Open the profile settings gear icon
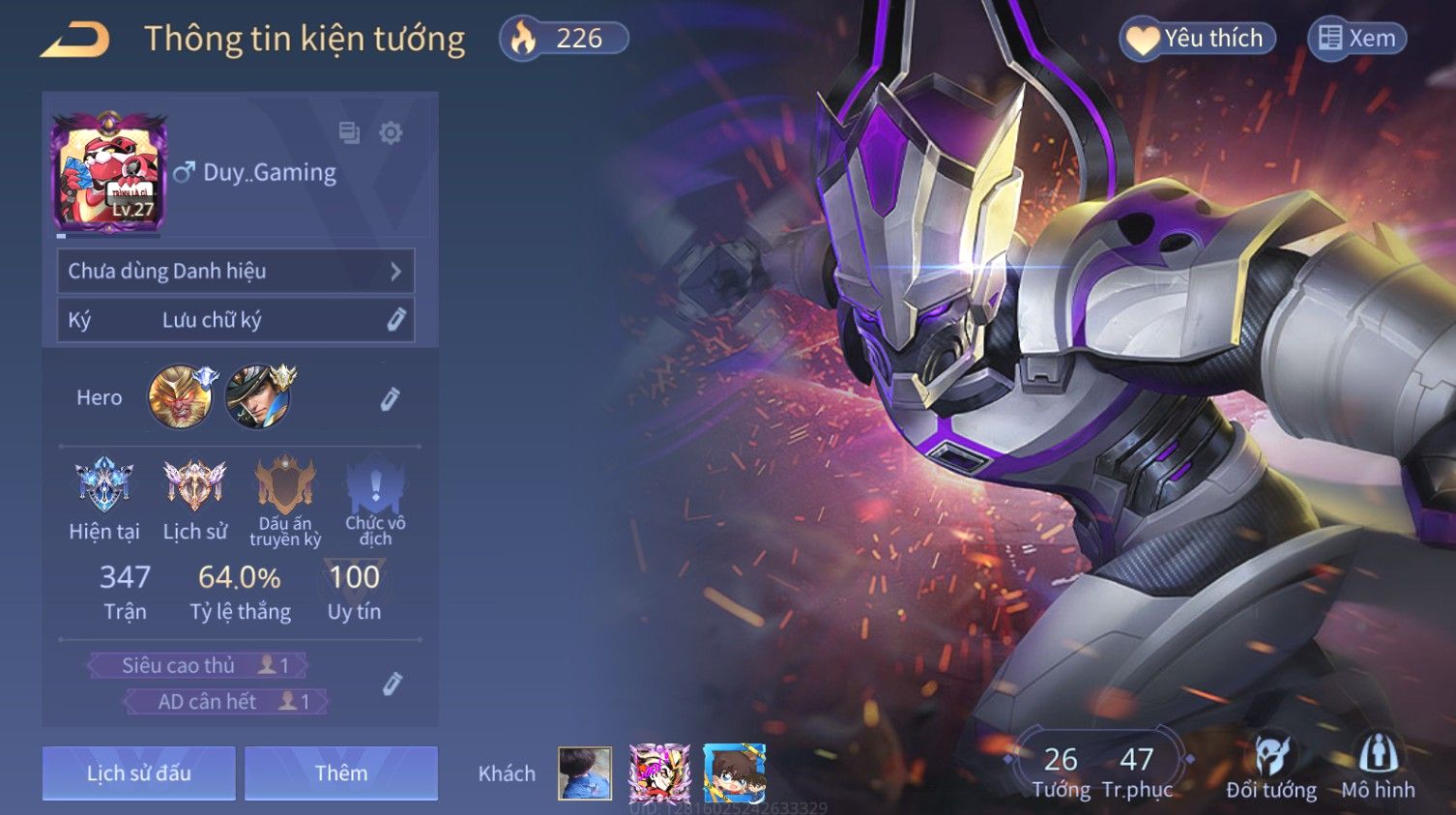Viewport: 1456px width, 815px height. click(391, 132)
